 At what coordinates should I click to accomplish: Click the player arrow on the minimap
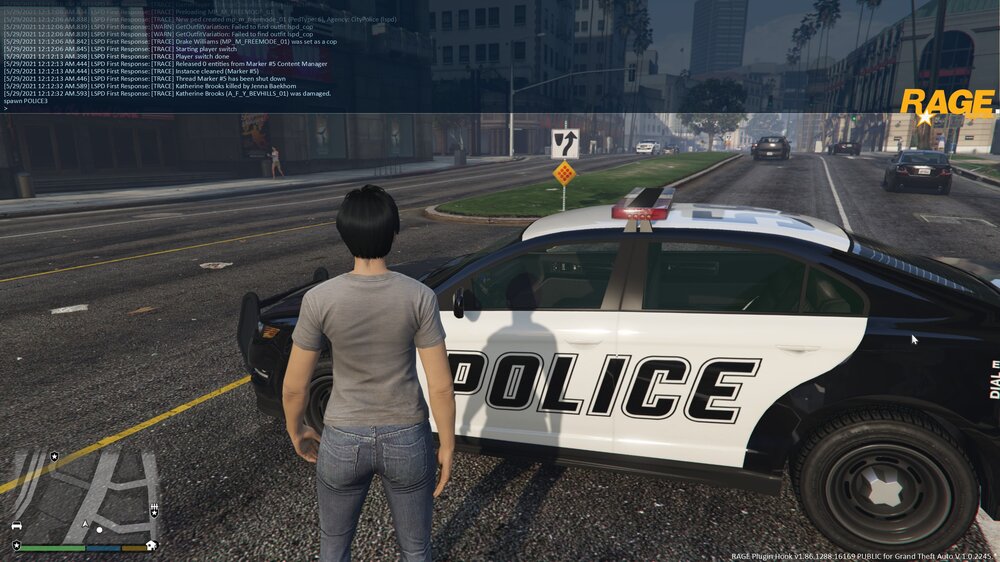coord(86,524)
